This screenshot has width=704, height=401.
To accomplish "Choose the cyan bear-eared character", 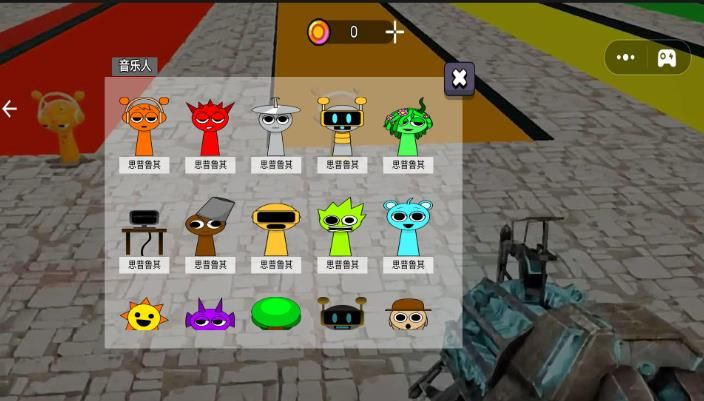I will point(408,228).
